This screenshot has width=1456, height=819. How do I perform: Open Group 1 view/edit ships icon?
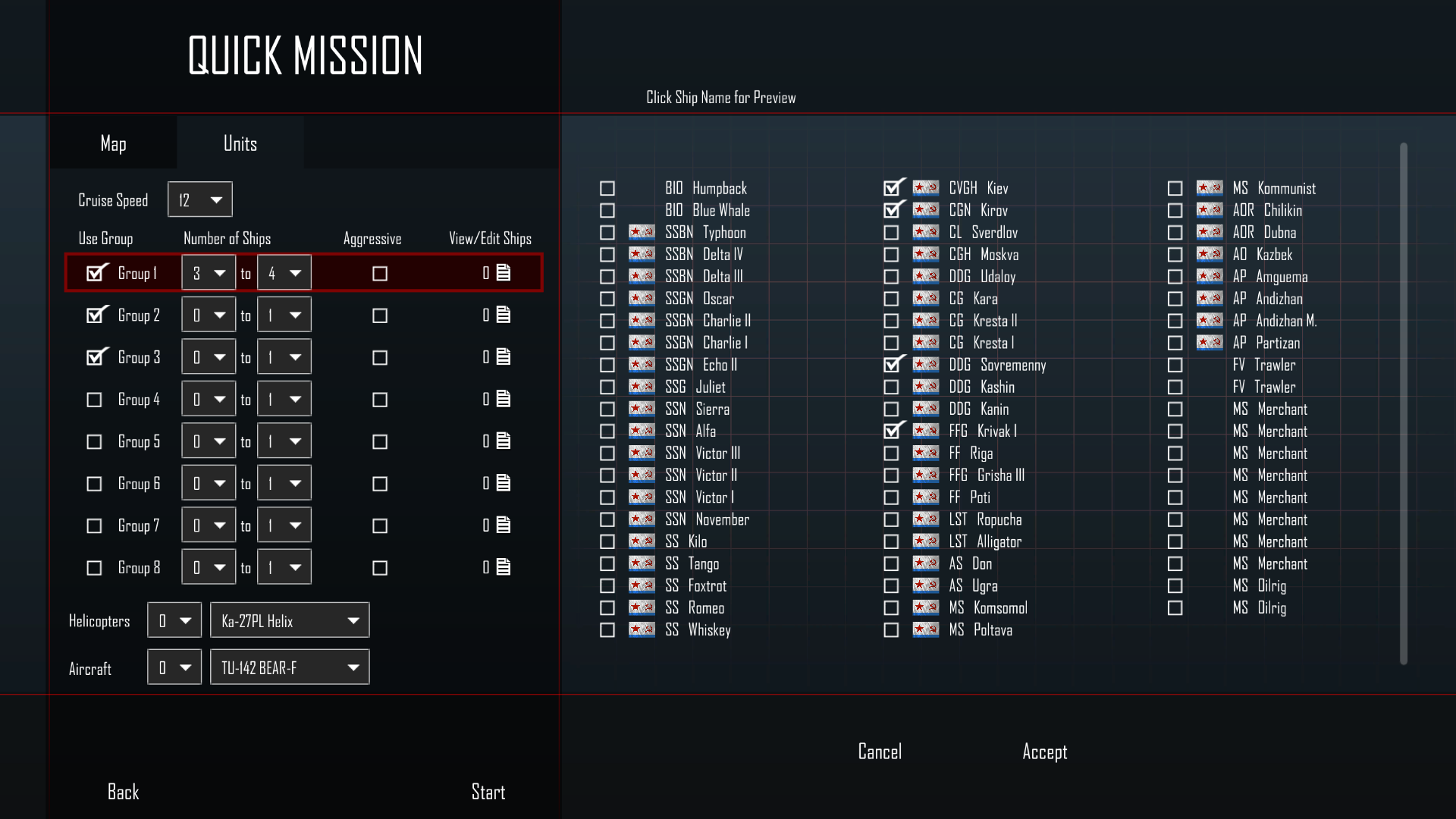[x=504, y=273]
